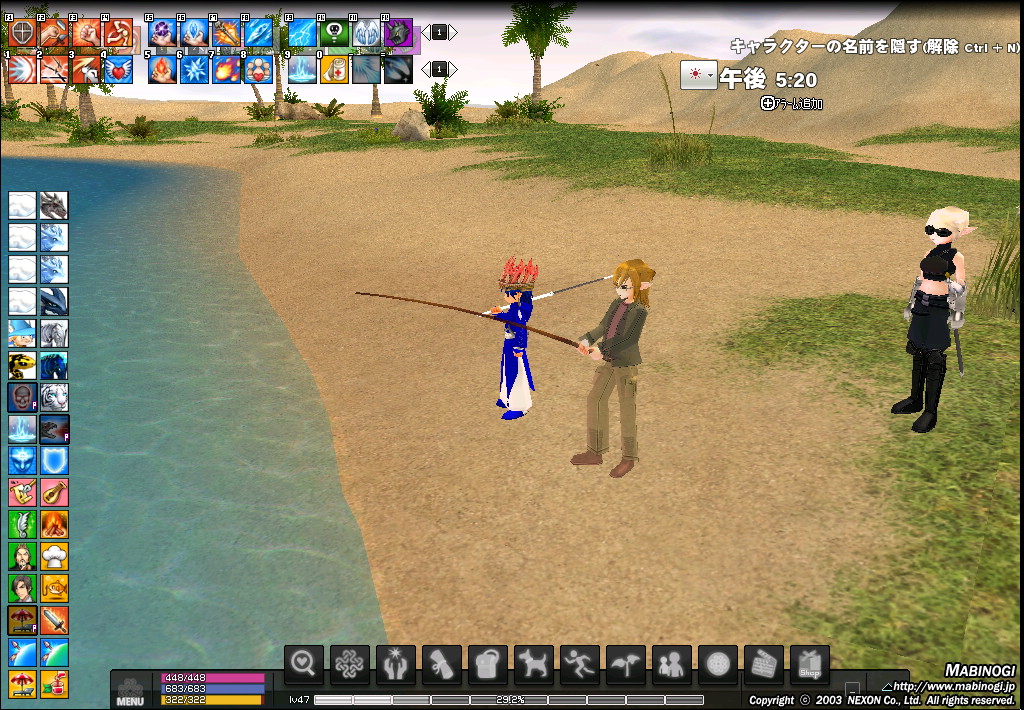Open the quest scroll window
Viewport: 1024px width, 710px height.
[442, 664]
